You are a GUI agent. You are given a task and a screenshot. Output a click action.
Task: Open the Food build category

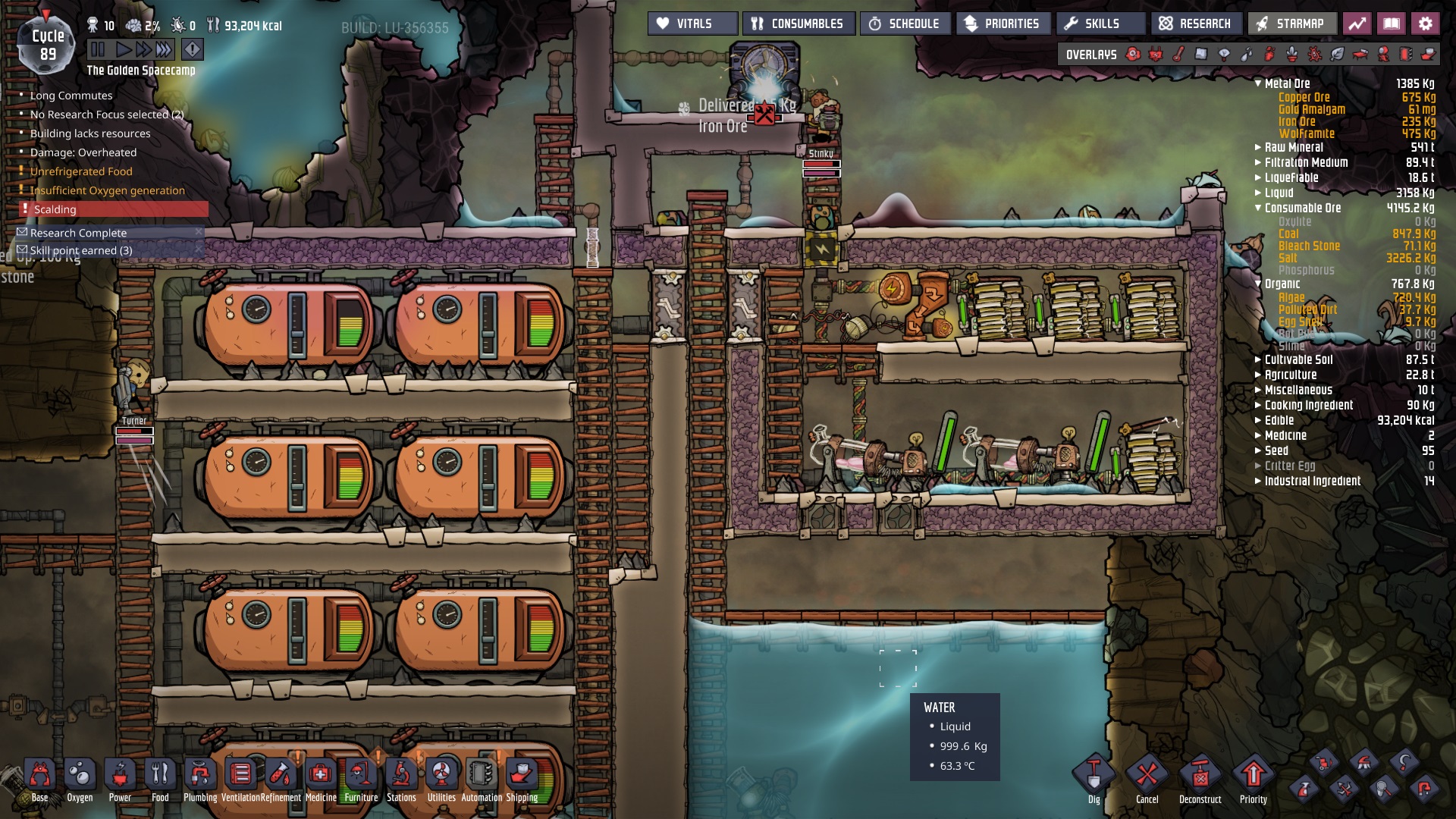pos(160,775)
